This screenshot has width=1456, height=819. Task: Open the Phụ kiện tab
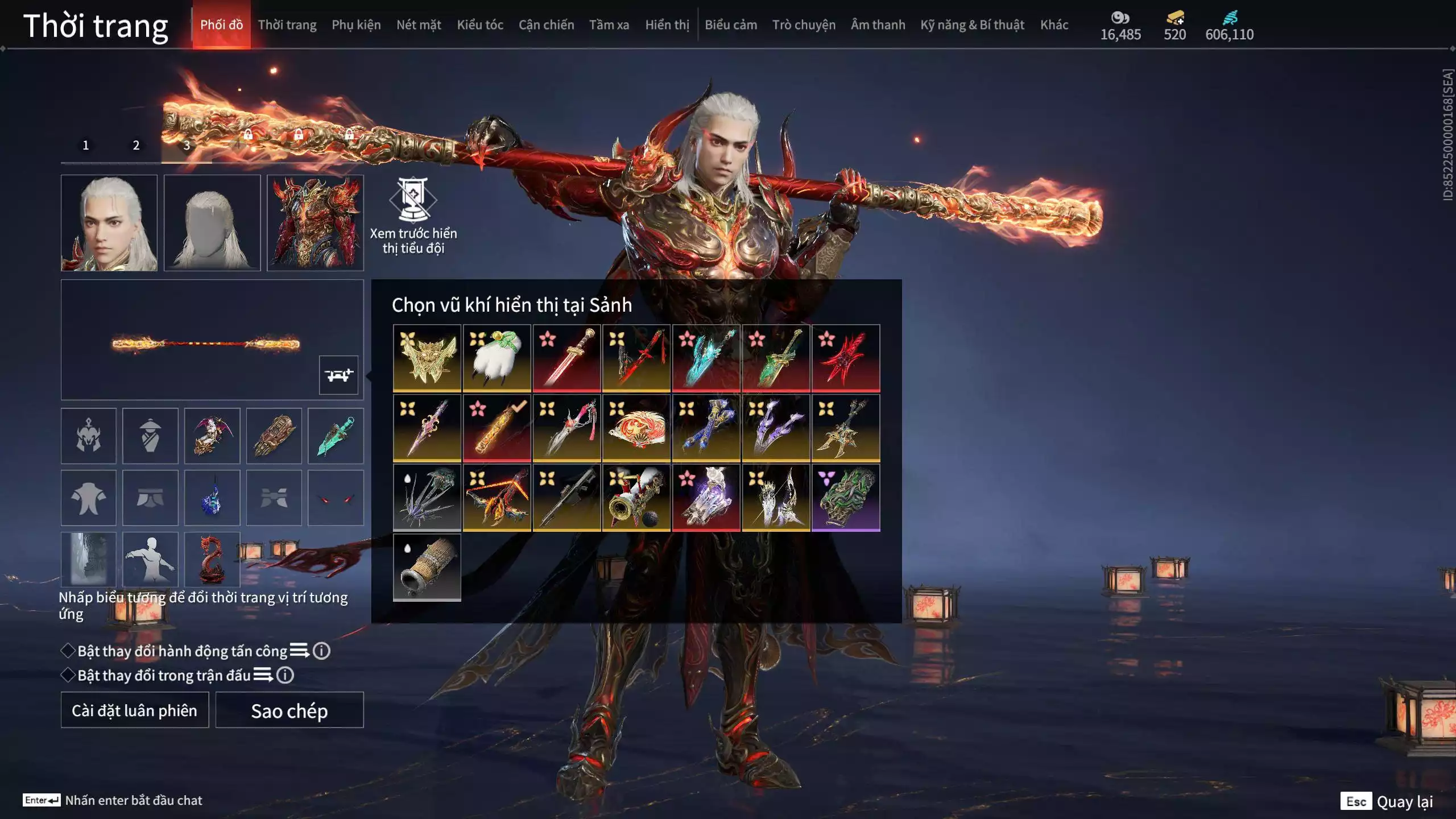(x=356, y=25)
